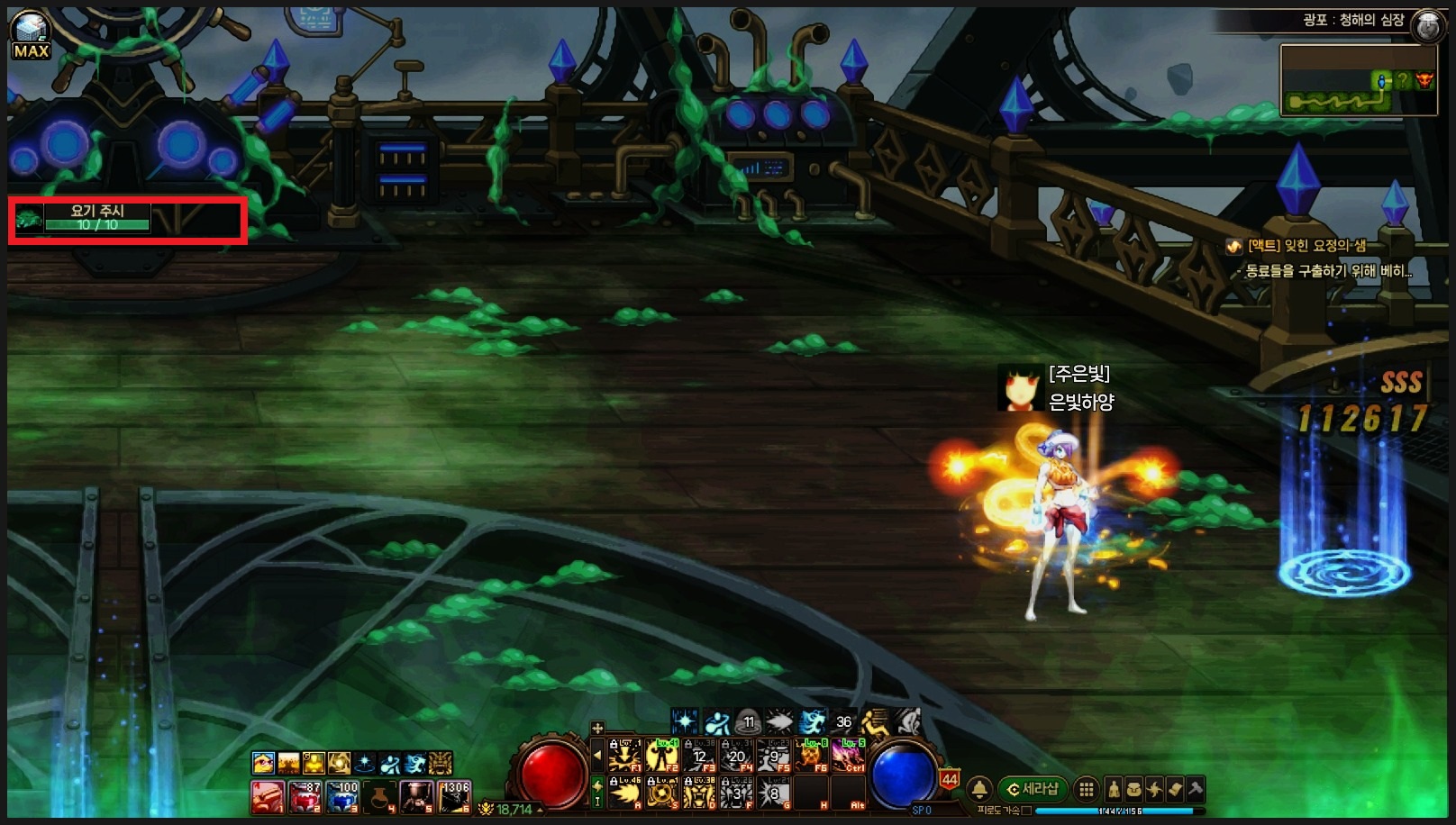
Task: Use the blue MP potion showing 100
Action: point(343,797)
